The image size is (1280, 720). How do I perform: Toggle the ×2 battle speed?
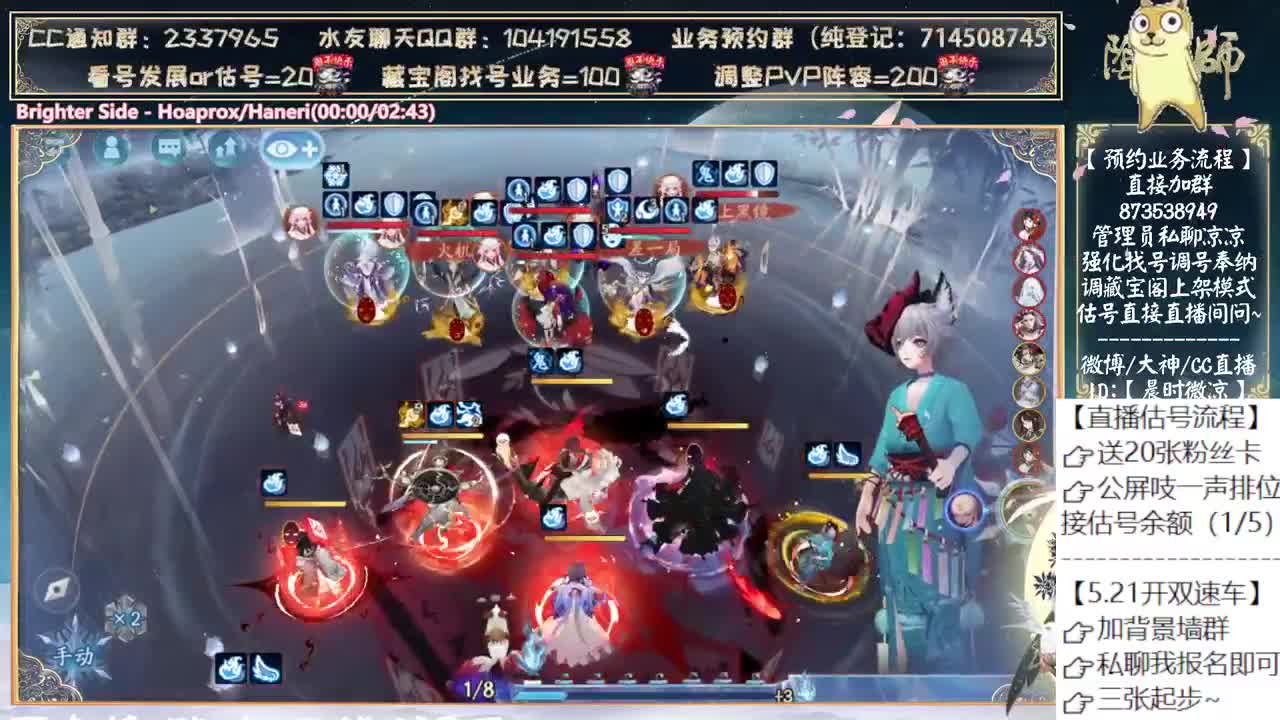pos(127,618)
